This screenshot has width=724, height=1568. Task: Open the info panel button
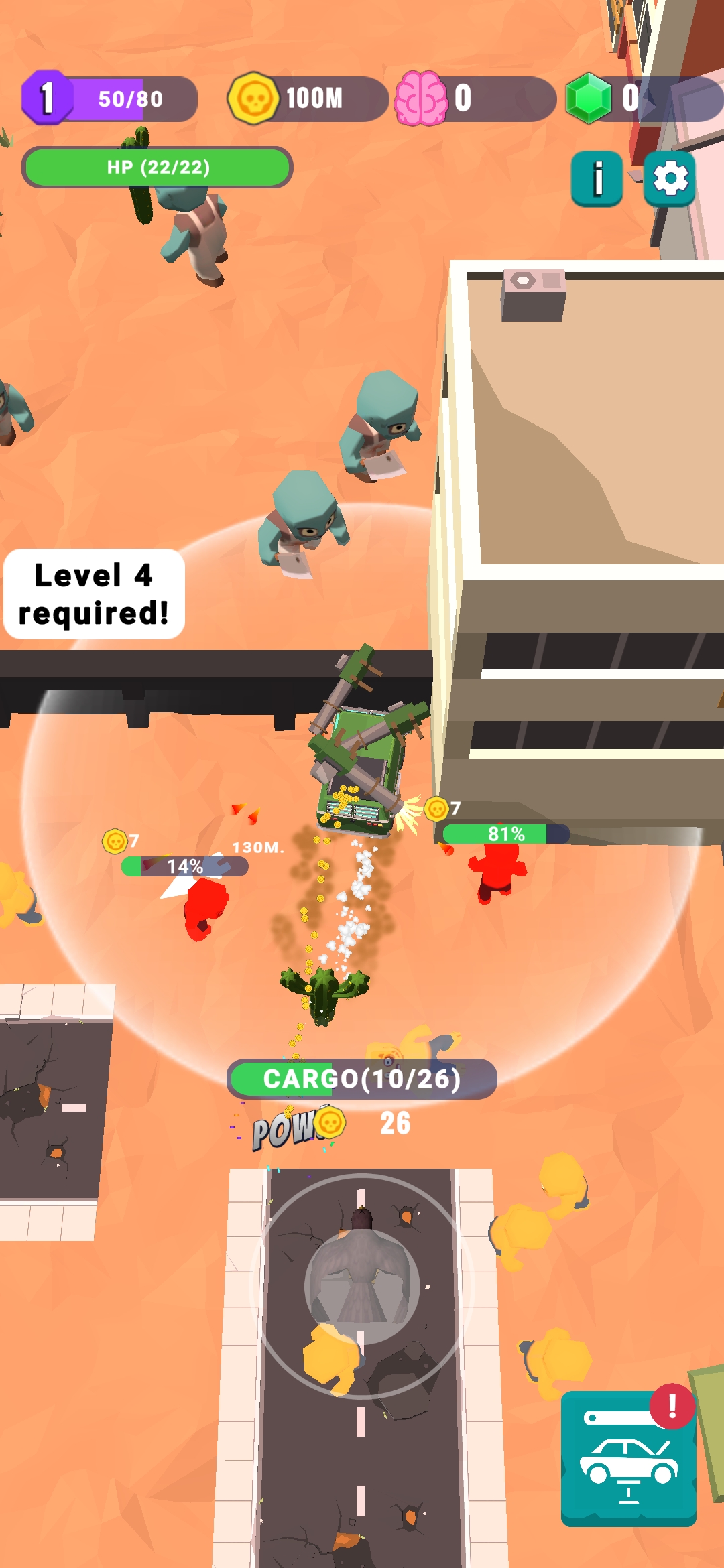597,178
